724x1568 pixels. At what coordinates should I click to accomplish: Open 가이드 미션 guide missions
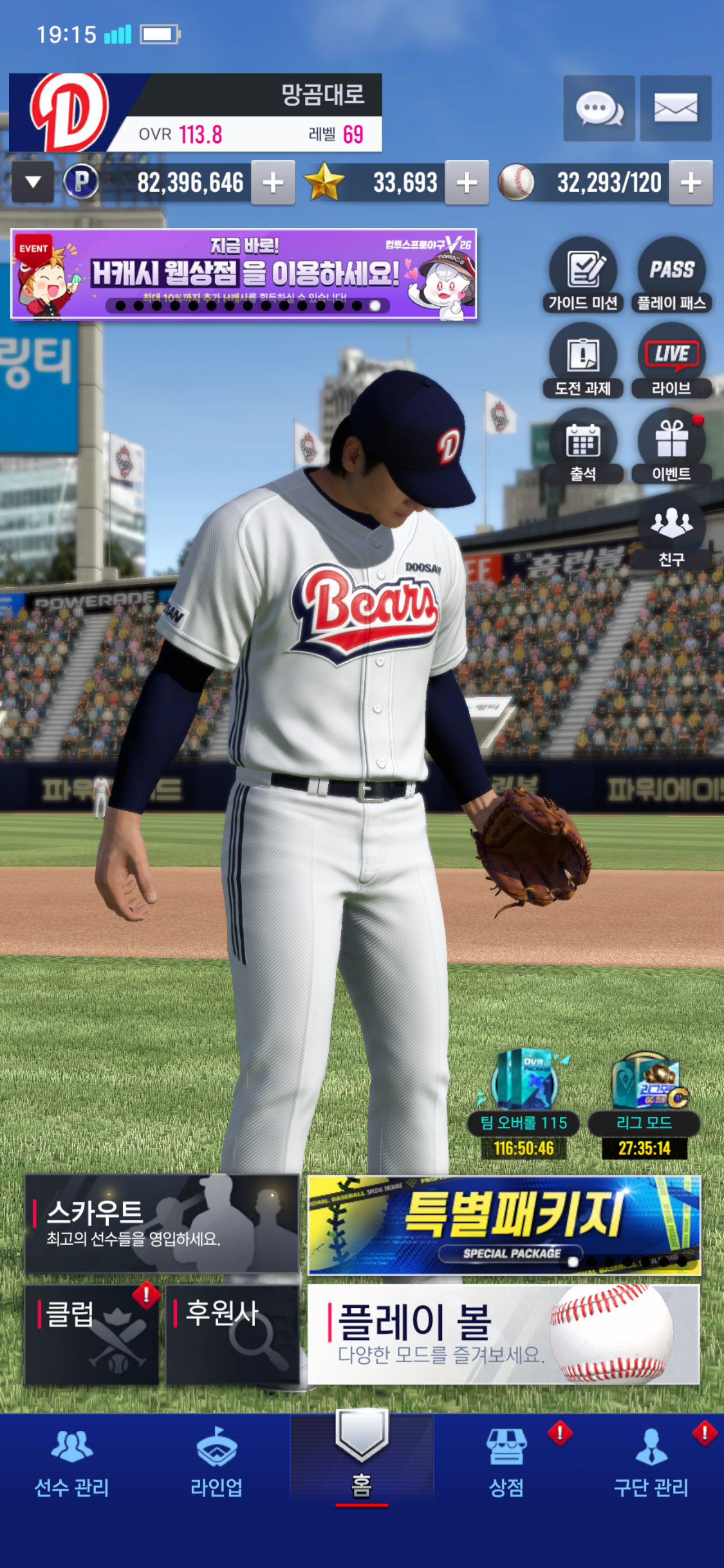point(583,275)
